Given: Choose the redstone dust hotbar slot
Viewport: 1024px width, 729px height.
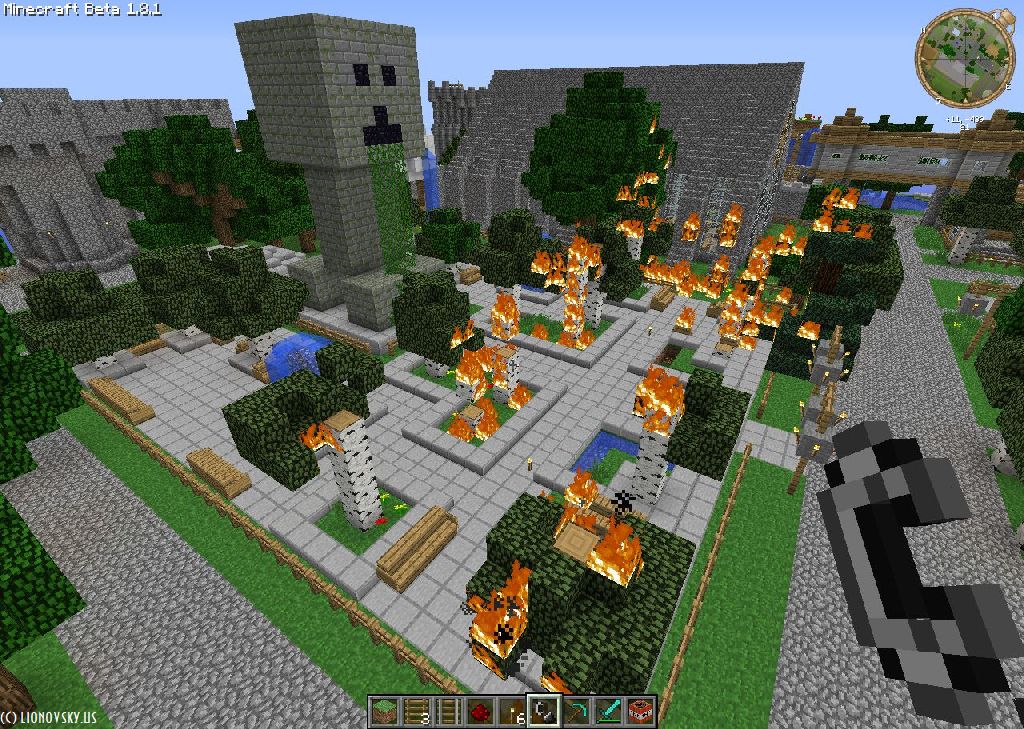Looking at the screenshot, I should click(480, 711).
